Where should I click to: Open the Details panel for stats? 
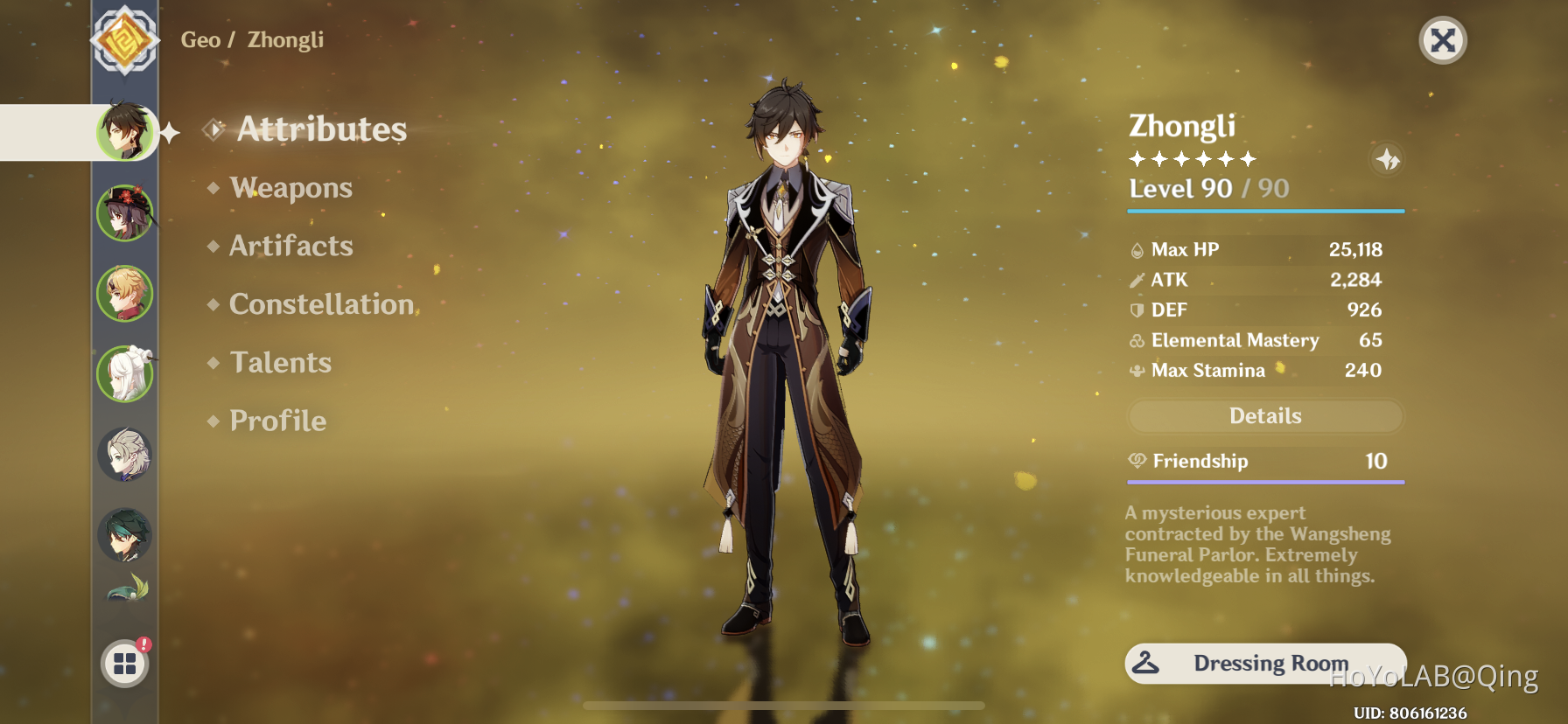pos(1264,416)
